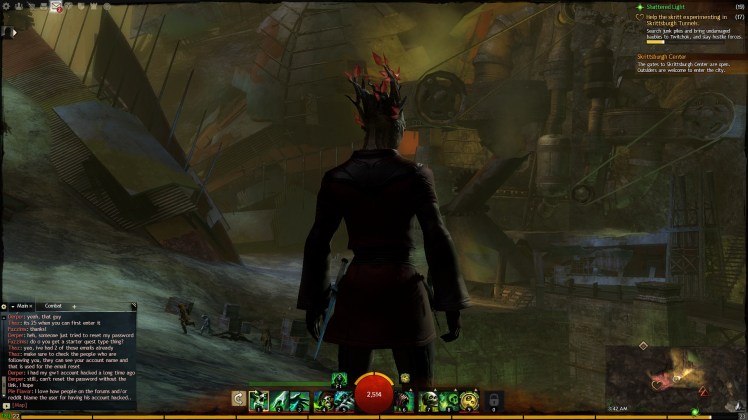Open chat options gear beside Main tab
This screenshot has height=420, width=748.
(x=5, y=305)
